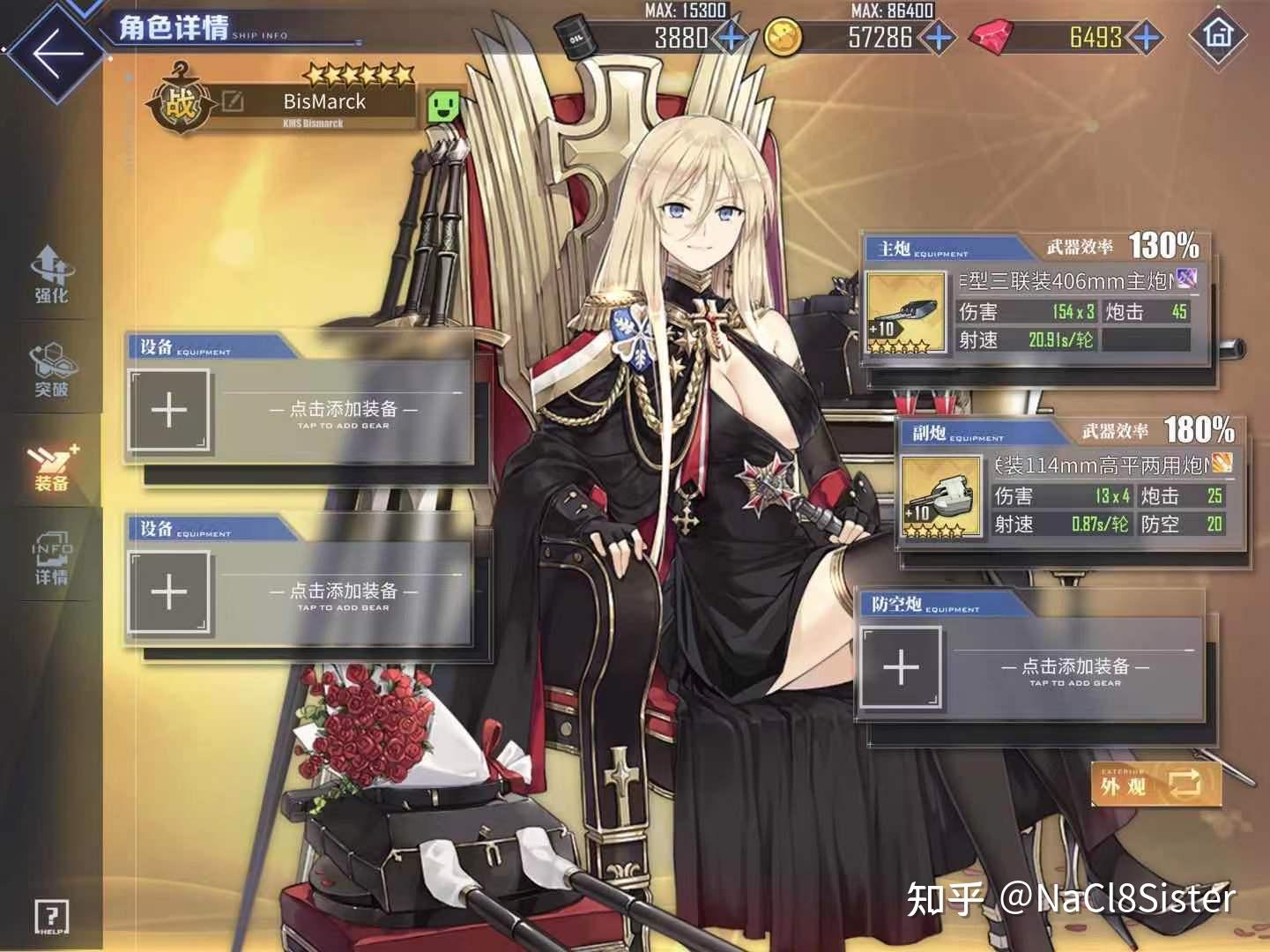Edit the ship name BisMarck
1270x952 pixels.
pyautogui.click(x=233, y=101)
